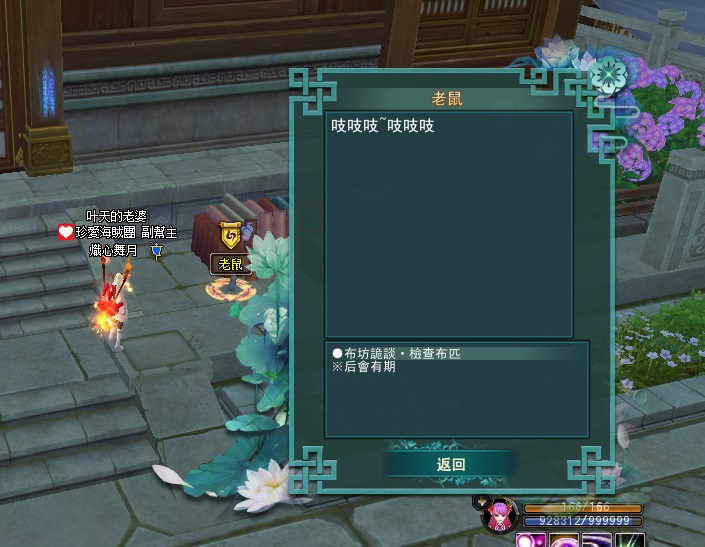Select the 后會有期 farewell option

[370, 368]
